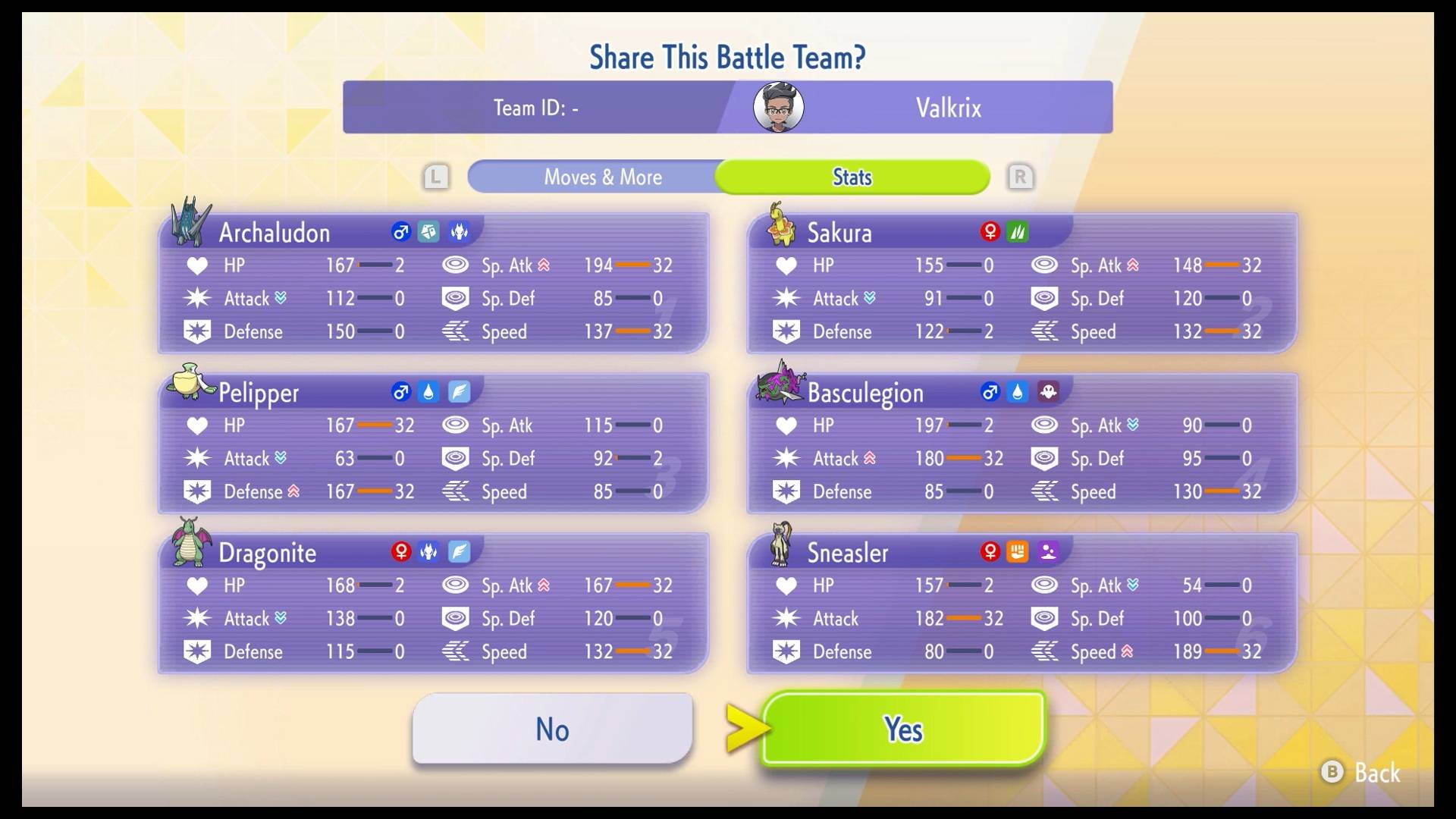Confirm sharing by pressing Yes
The width and height of the screenshot is (1456, 819).
click(902, 729)
